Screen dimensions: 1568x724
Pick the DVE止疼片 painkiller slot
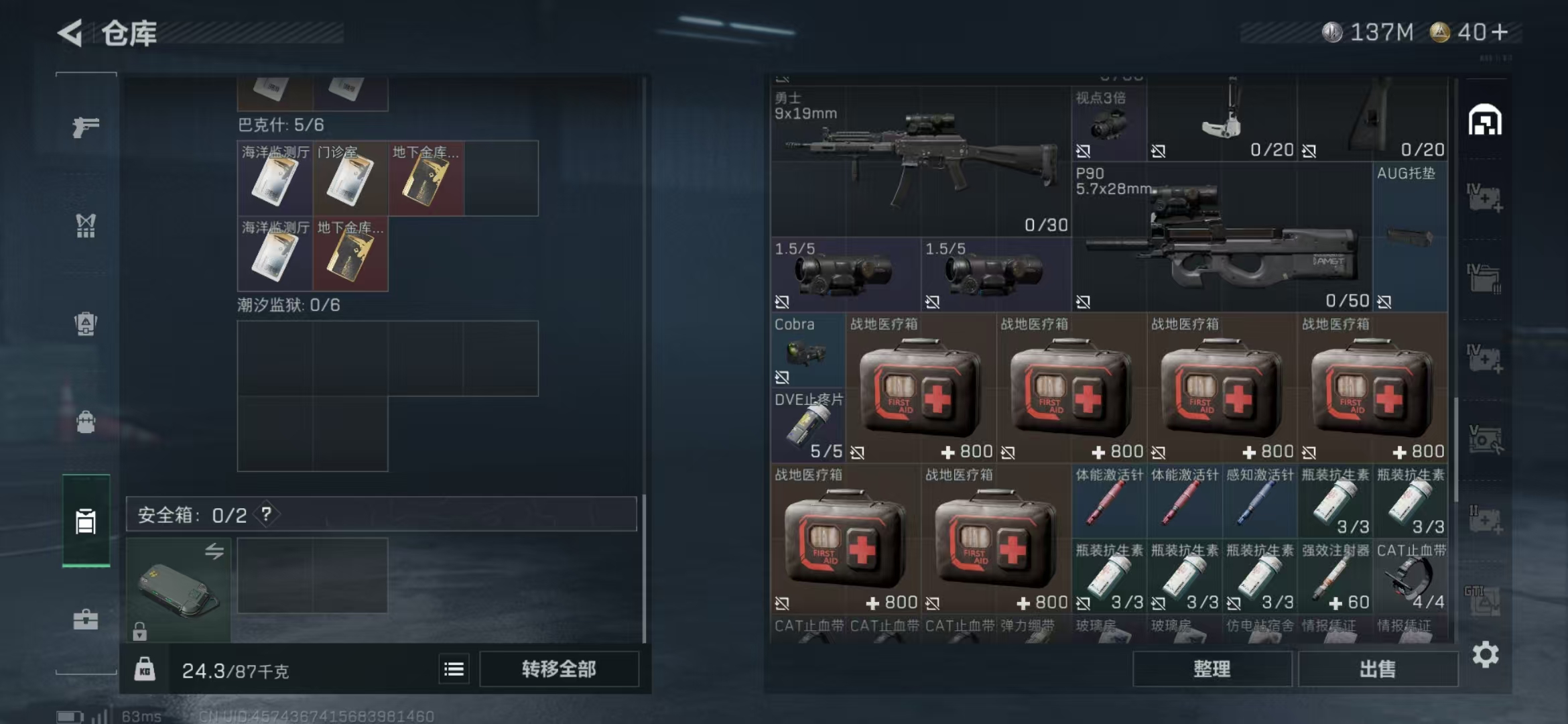point(807,426)
